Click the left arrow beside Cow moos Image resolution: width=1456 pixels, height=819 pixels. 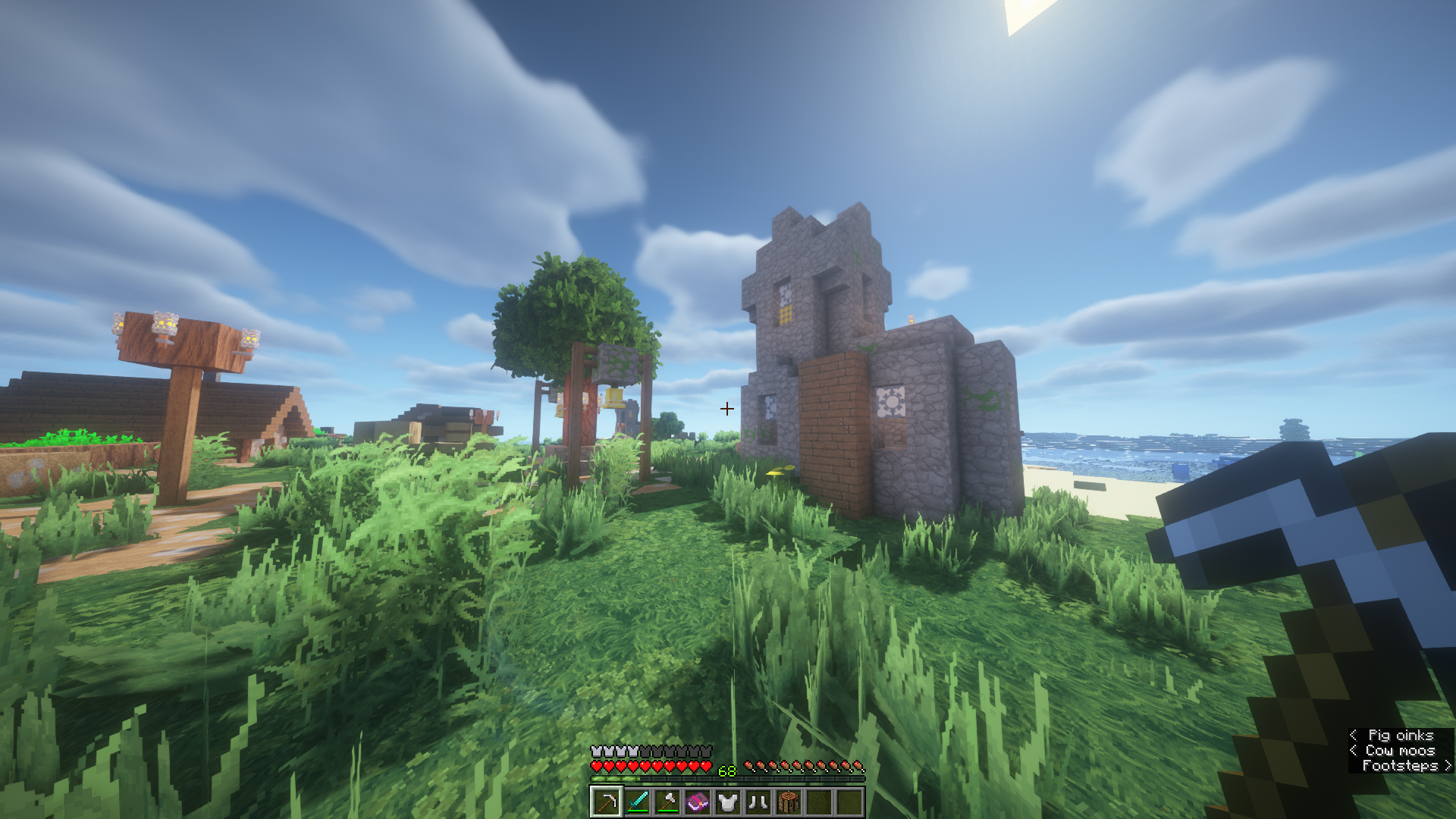coord(1354,750)
